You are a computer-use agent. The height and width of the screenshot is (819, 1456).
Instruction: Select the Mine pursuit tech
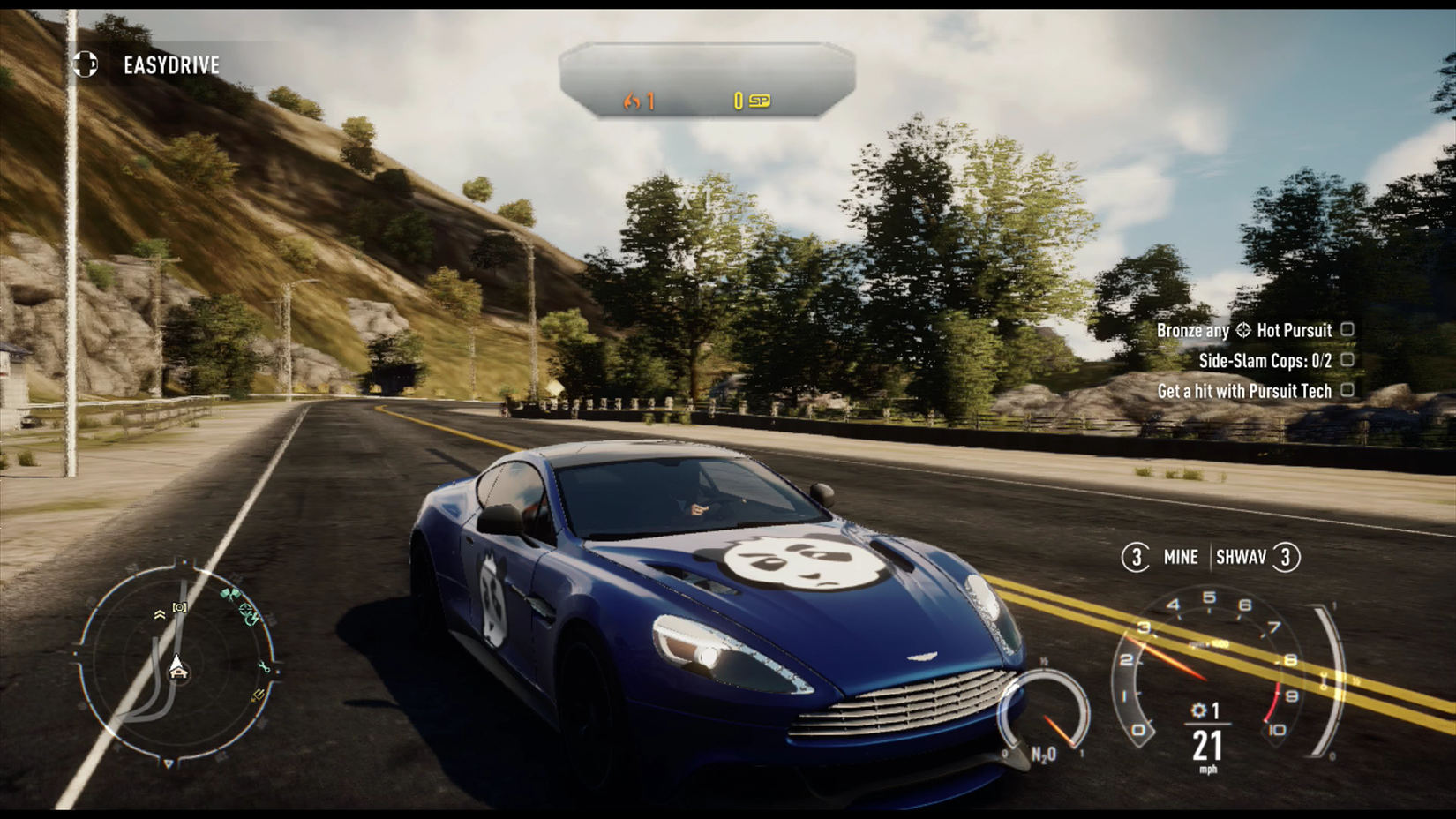pos(1180,557)
